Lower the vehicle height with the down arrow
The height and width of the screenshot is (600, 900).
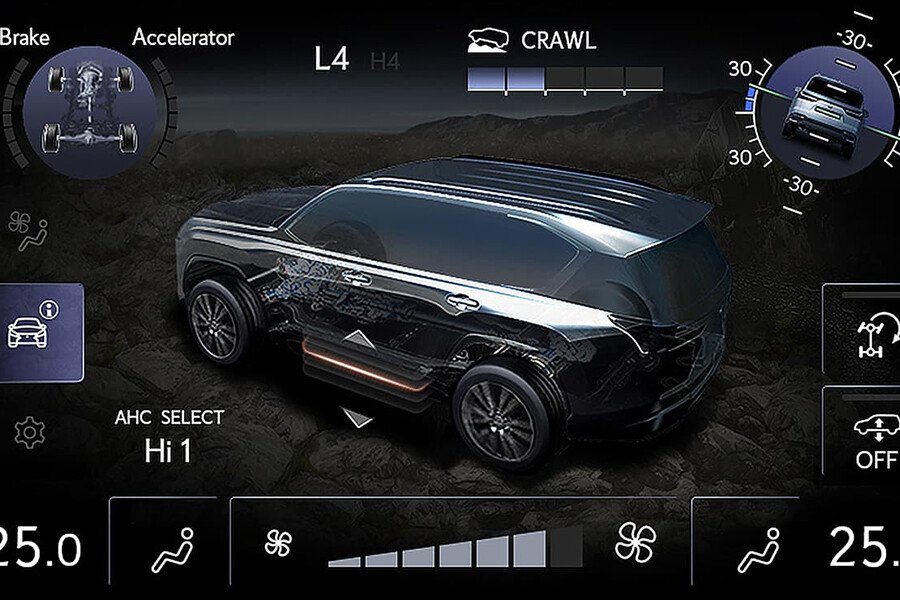click(x=357, y=416)
